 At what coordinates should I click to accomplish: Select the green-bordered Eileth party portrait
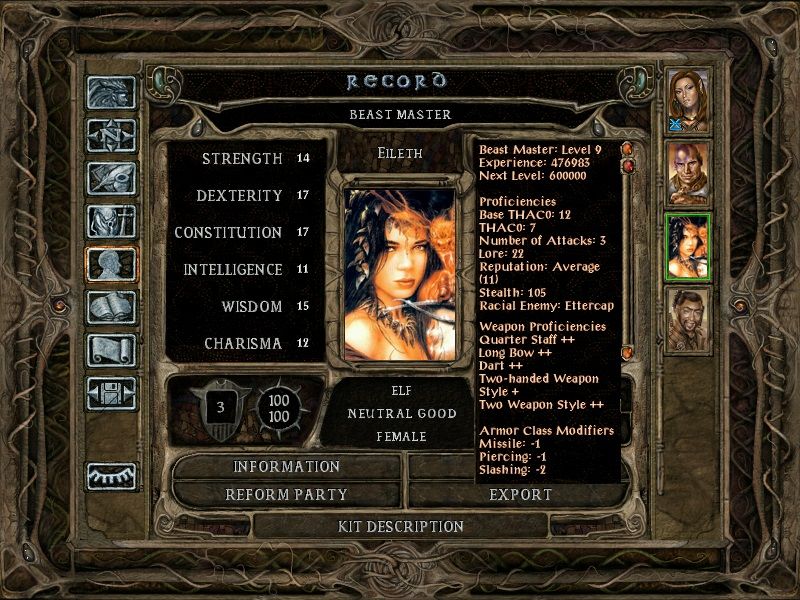click(688, 247)
